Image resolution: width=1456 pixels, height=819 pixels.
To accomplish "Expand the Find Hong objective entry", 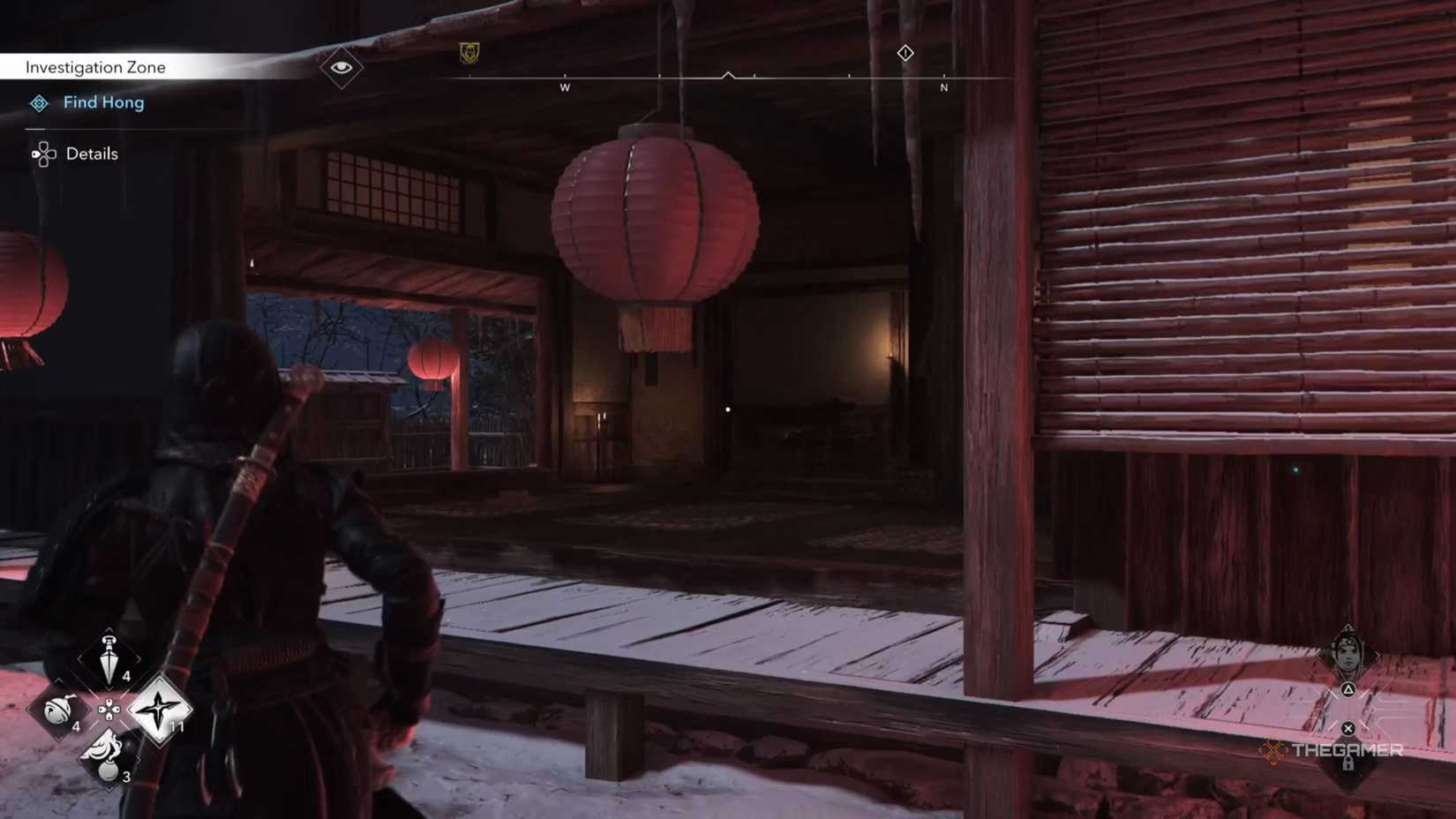I will 102,102.
